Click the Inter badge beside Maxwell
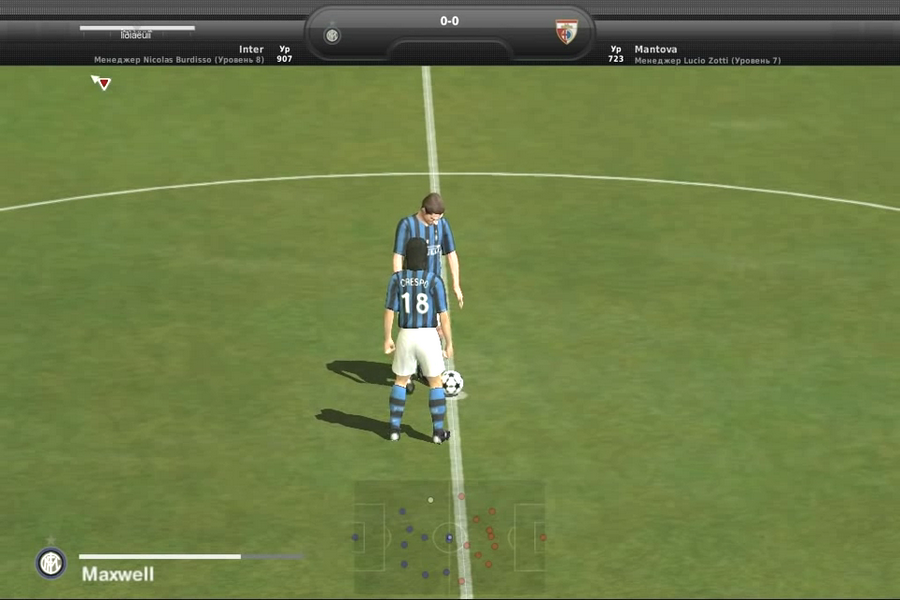The width and height of the screenshot is (900, 600). 50,563
